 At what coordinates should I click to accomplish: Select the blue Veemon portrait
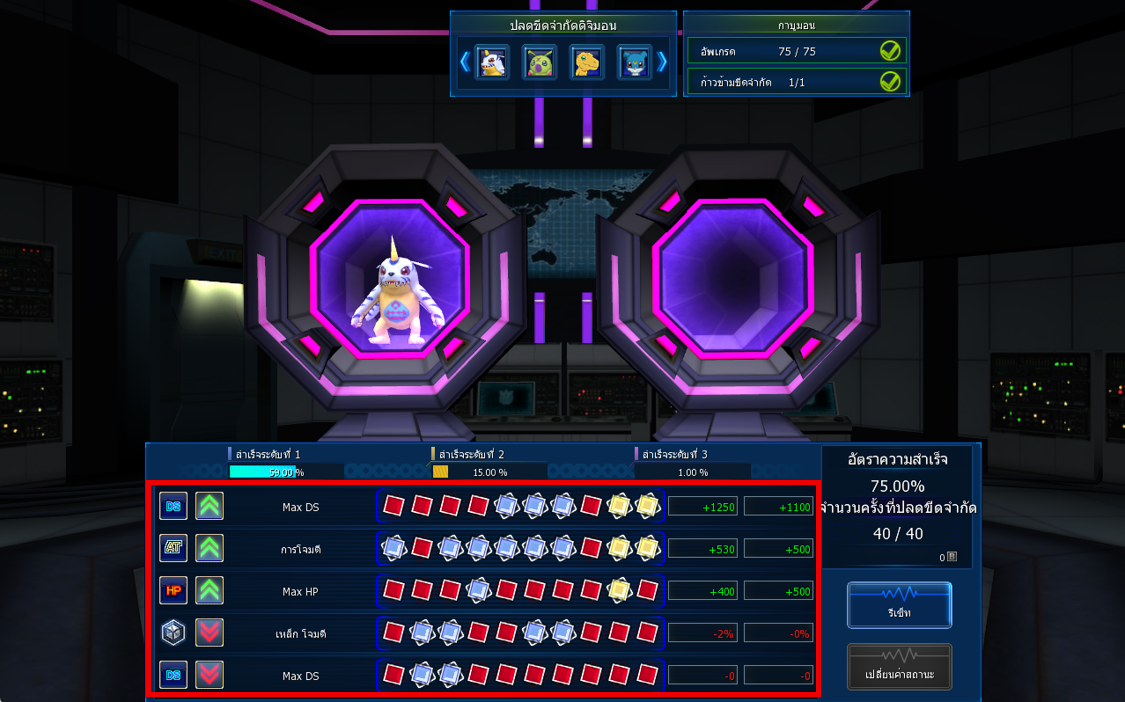[x=634, y=63]
